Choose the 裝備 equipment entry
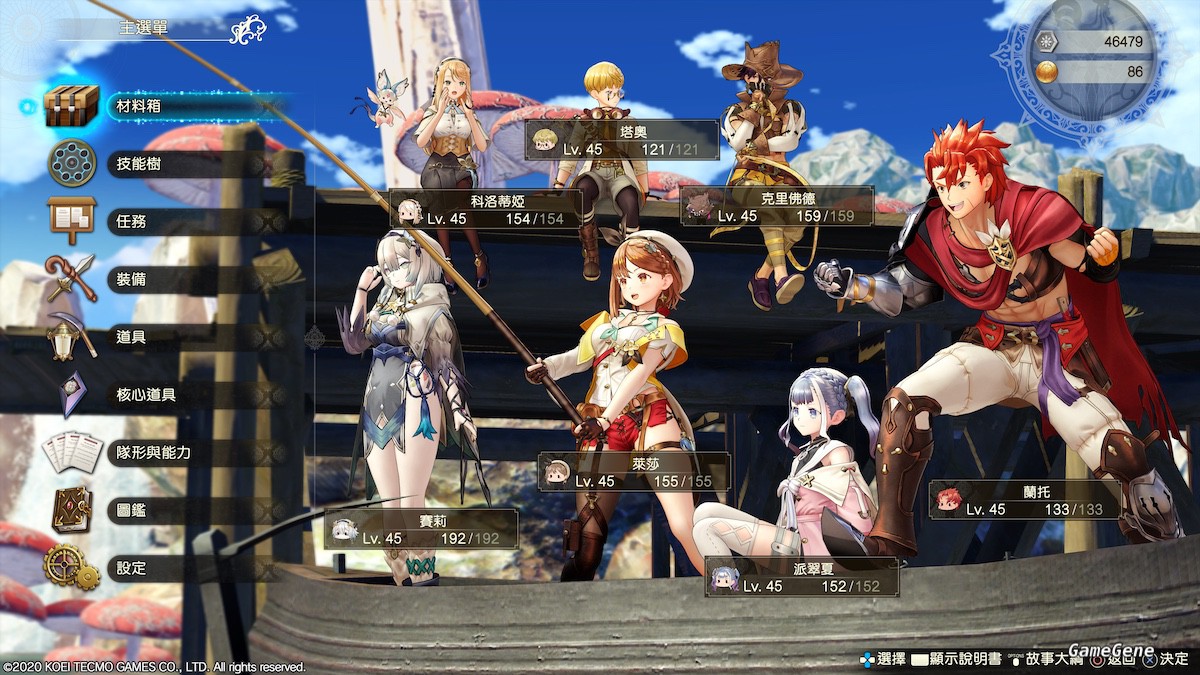The width and height of the screenshot is (1200, 675). [x=130, y=279]
